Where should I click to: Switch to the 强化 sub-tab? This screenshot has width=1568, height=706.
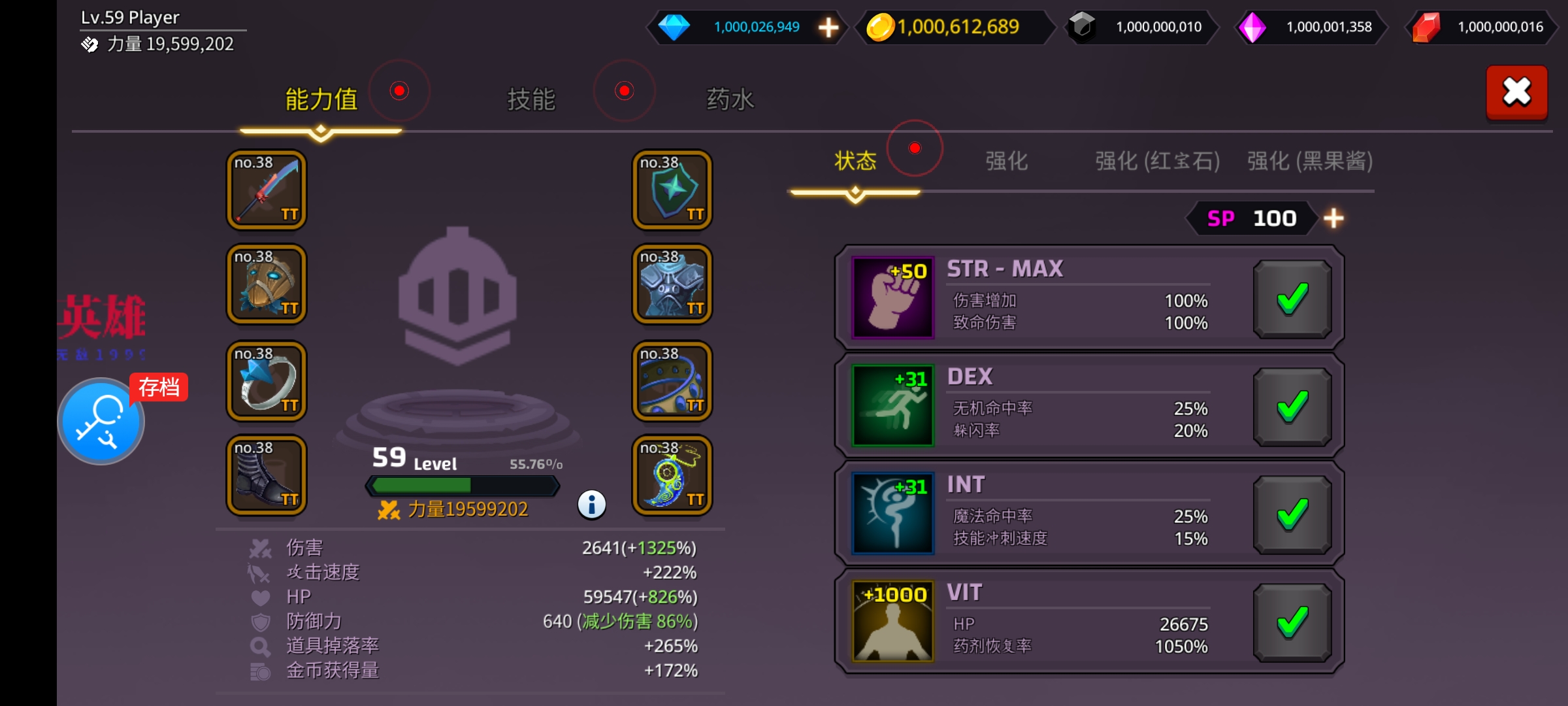1006,161
